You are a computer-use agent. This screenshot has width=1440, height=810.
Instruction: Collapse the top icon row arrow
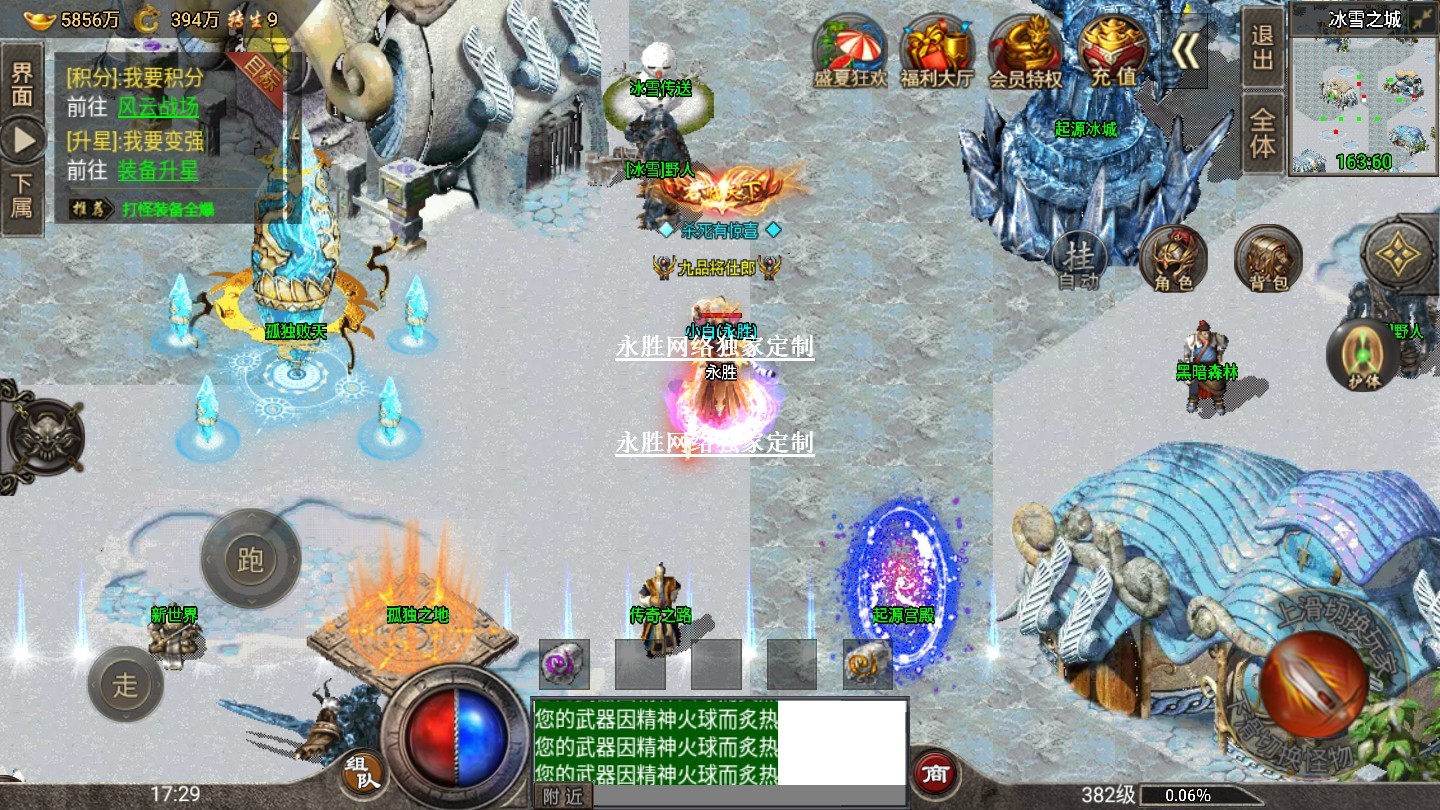pos(1186,52)
